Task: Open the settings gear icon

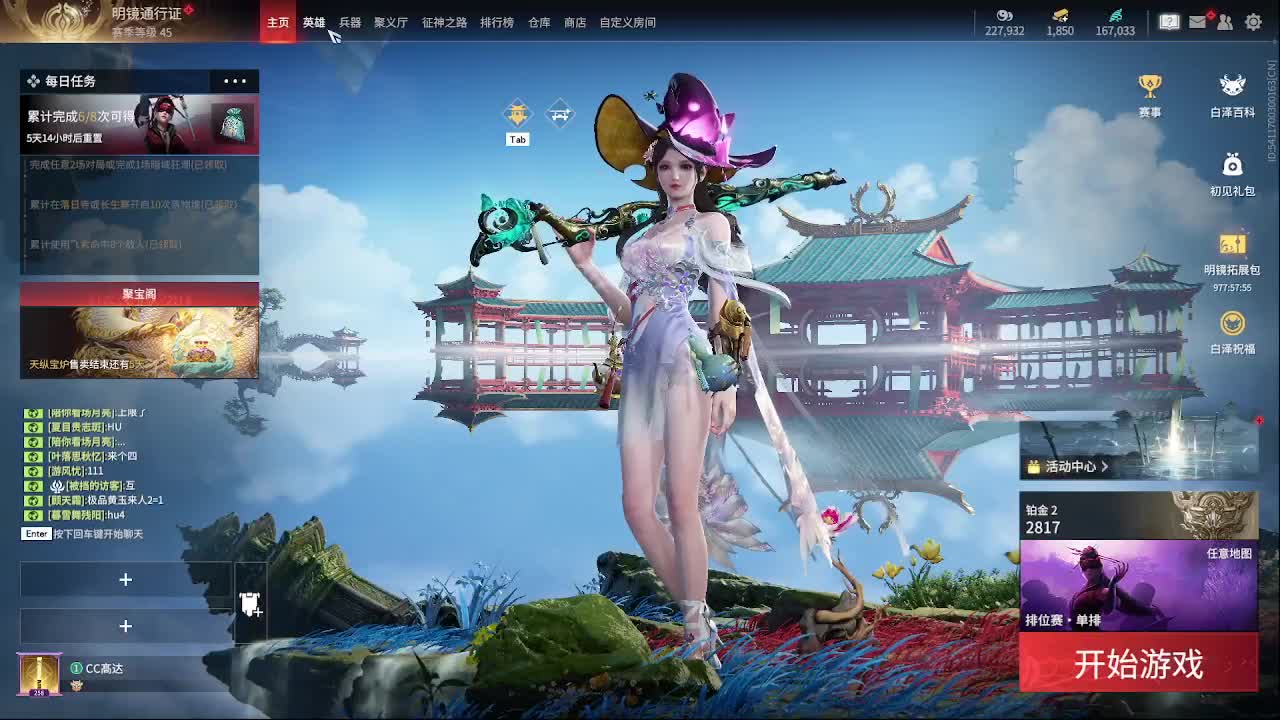Action: click(x=1253, y=21)
